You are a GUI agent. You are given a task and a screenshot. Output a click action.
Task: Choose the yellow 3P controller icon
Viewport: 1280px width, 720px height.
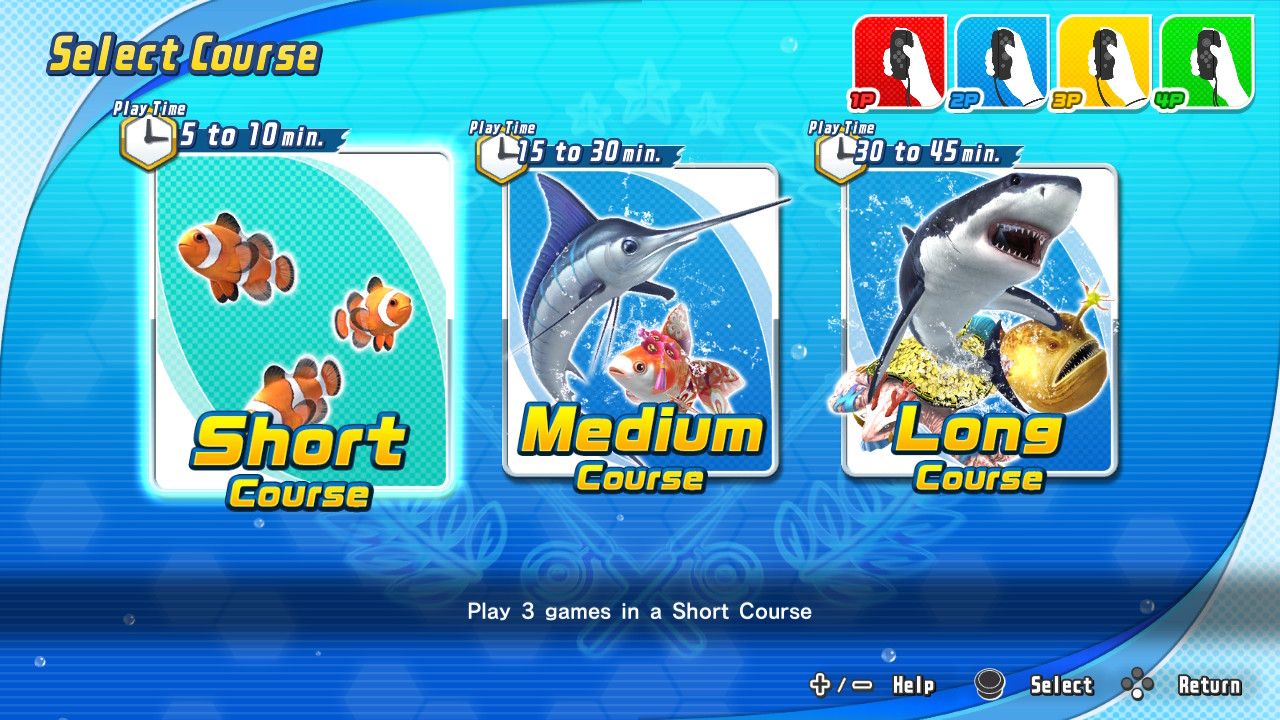point(1104,61)
